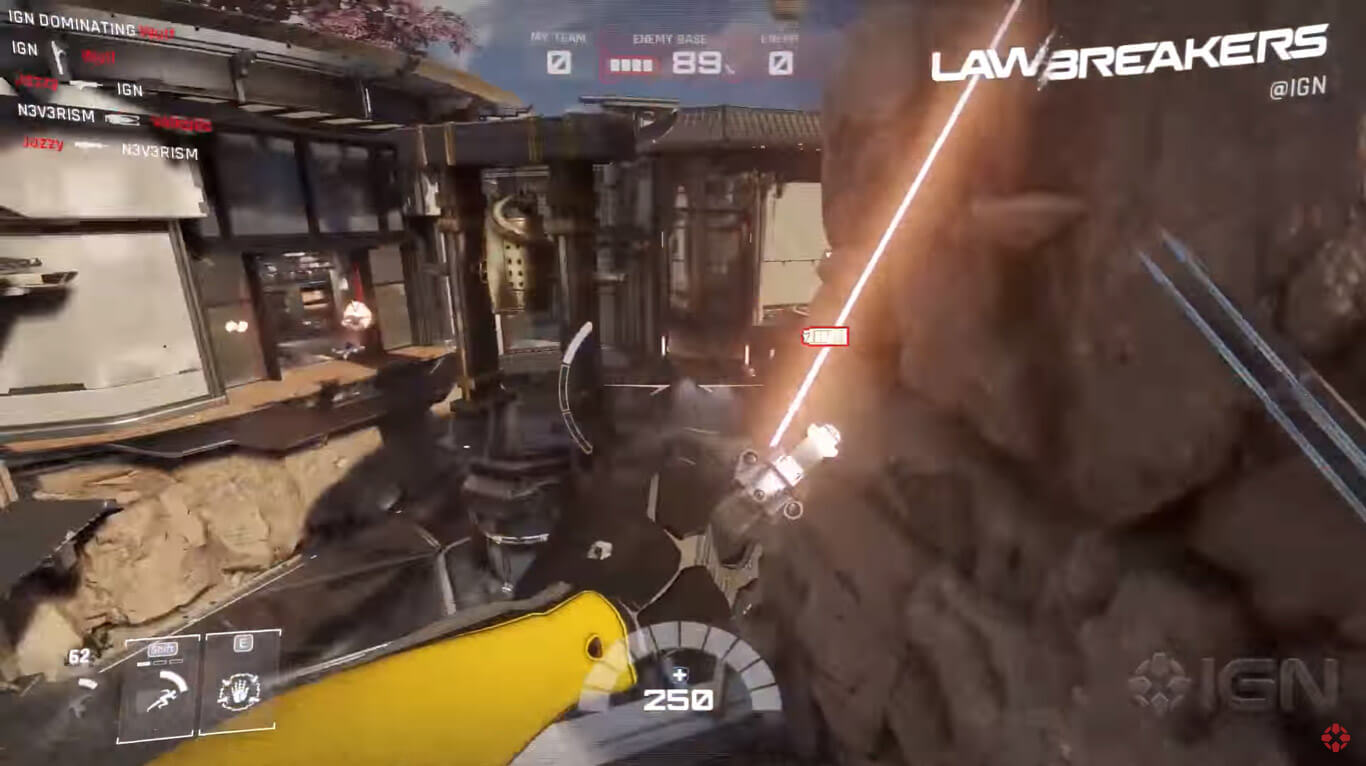
Task: Click the knife kill icon below IGN DOMINATING
Action: pyautogui.click(x=84, y=85)
